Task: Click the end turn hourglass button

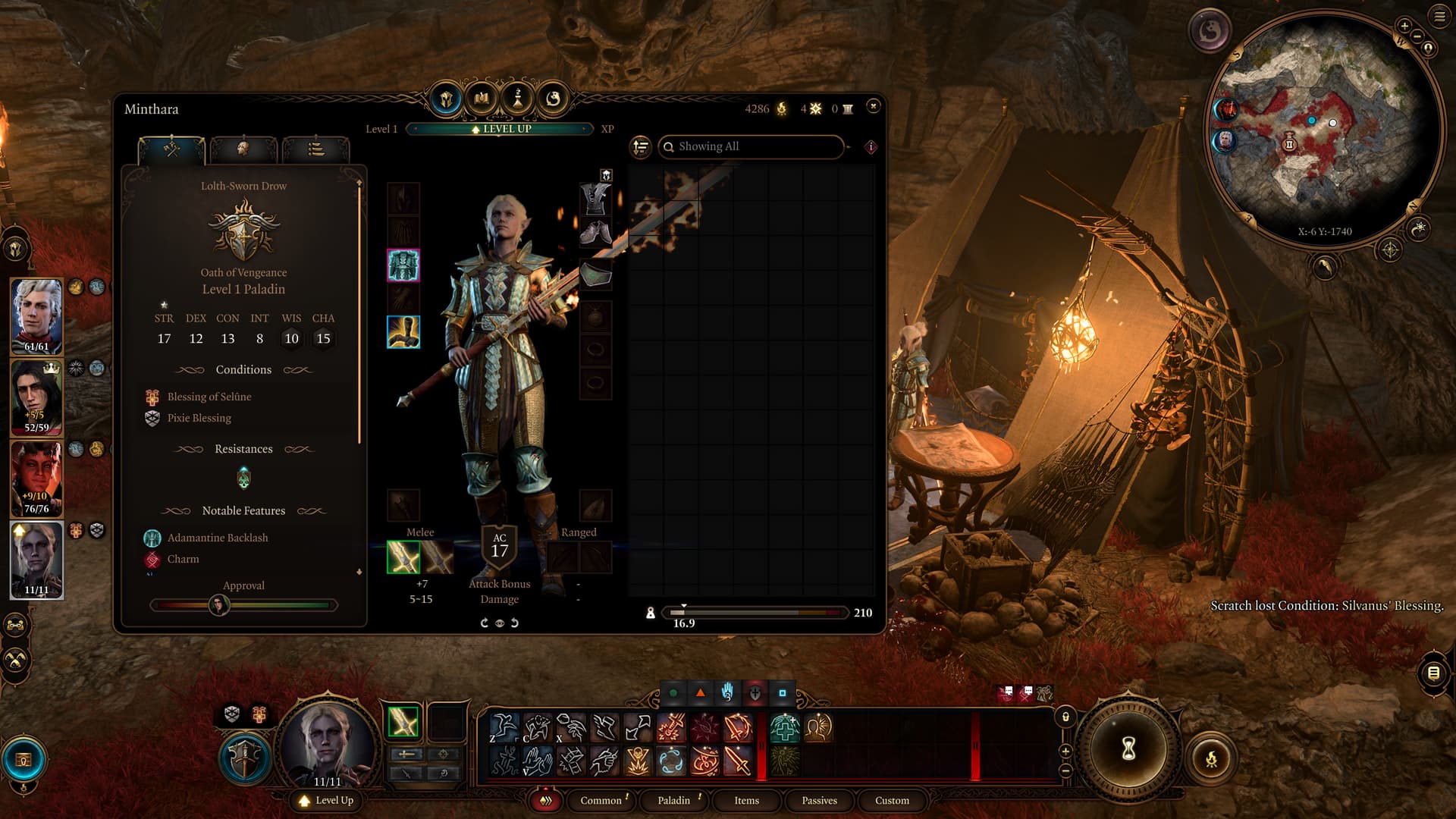Action: tap(1128, 749)
